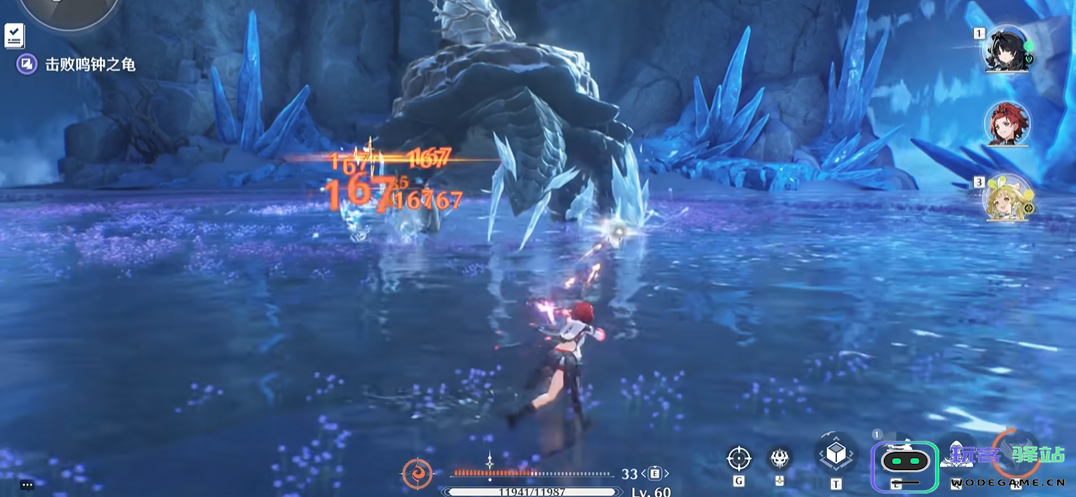Activate the crosshair aim icon
Image resolution: width=1076 pixels, height=497 pixels.
(739, 458)
